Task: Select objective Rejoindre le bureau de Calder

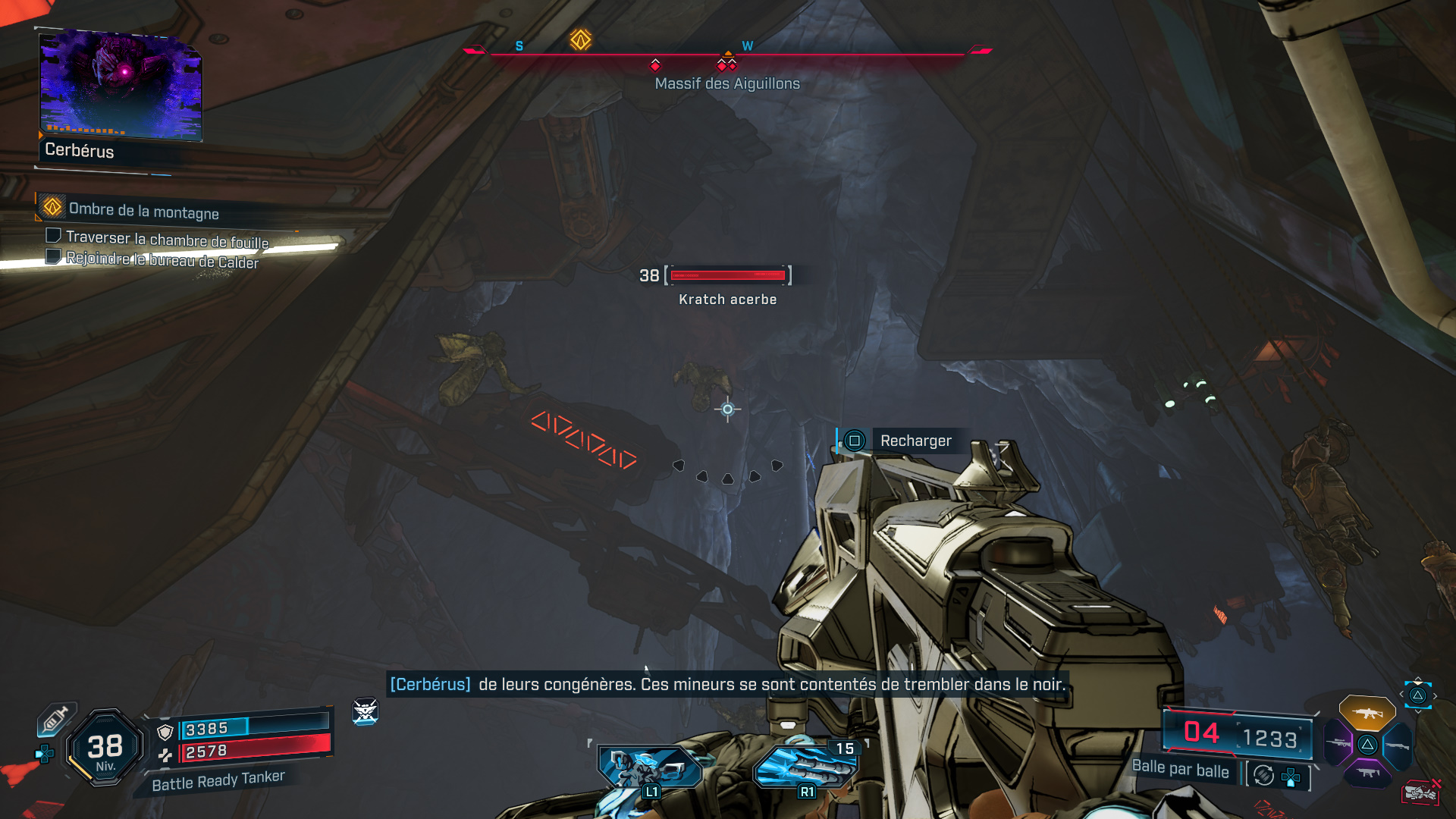Action: click(x=162, y=259)
